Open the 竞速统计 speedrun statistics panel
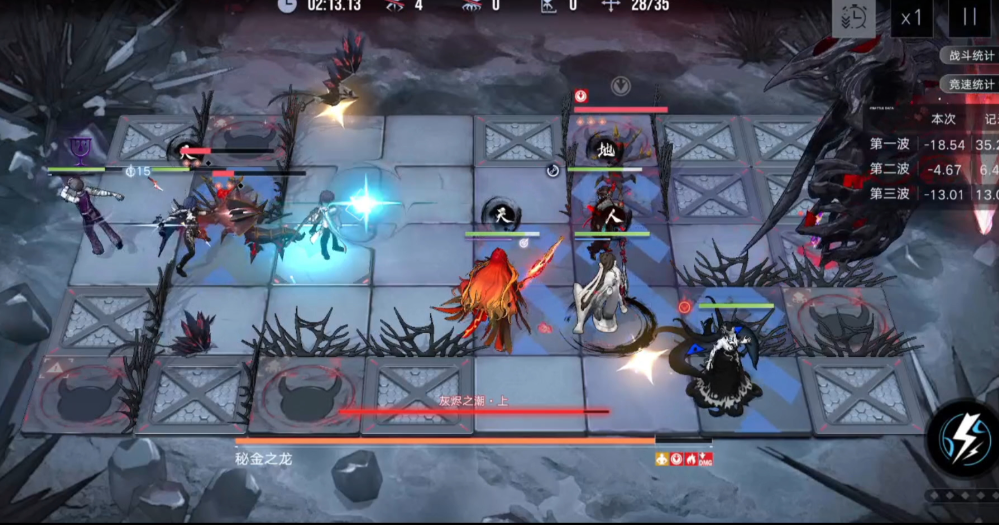Image resolution: width=999 pixels, height=525 pixels. tap(971, 84)
